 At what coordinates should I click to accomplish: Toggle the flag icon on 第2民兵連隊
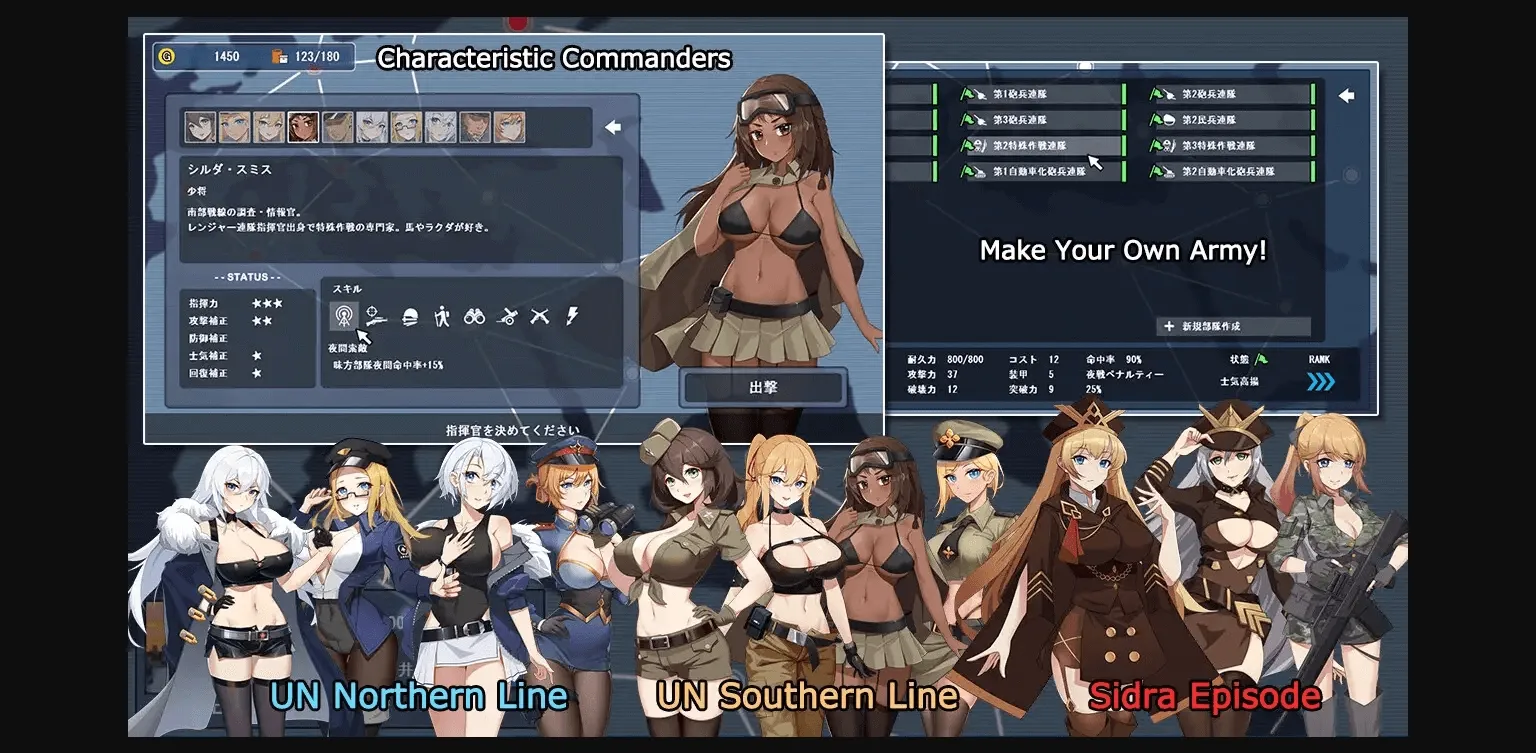pyautogui.click(x=1156, y=119)
